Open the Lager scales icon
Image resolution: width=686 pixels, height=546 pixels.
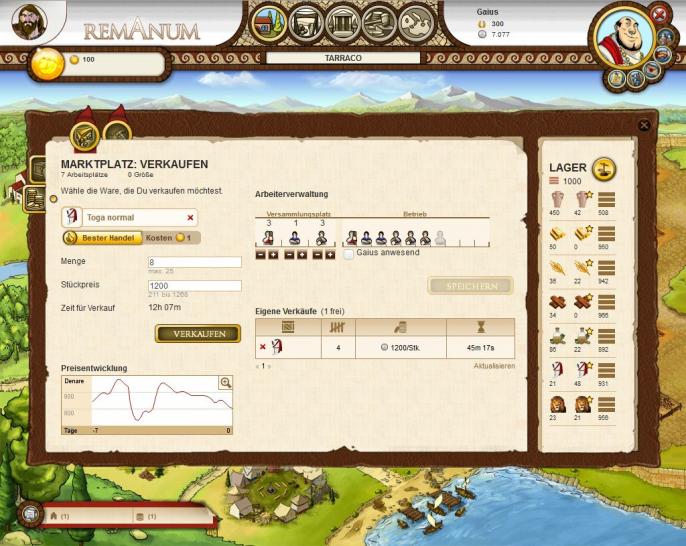[604, 167]
